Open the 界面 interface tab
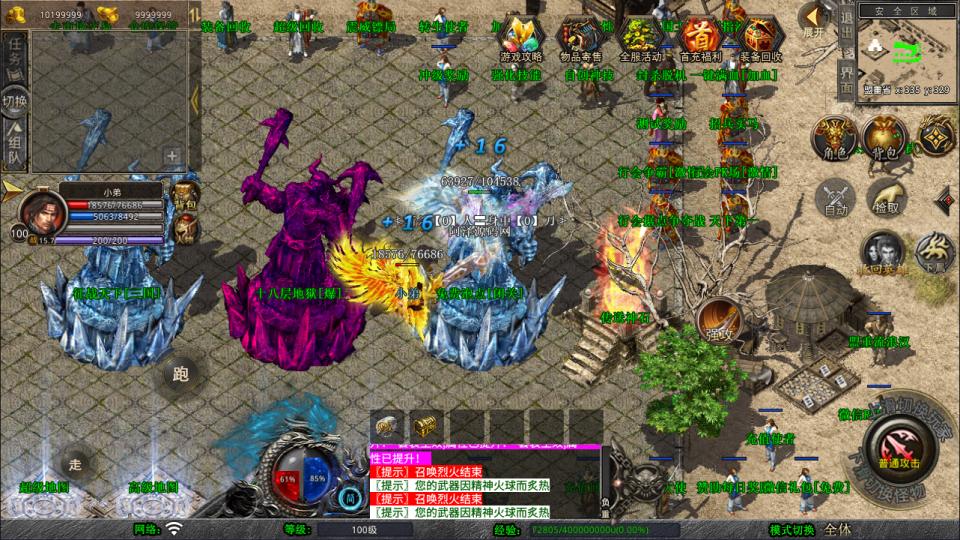The width and height of the screenshot is (960, 540). (846, 78)
